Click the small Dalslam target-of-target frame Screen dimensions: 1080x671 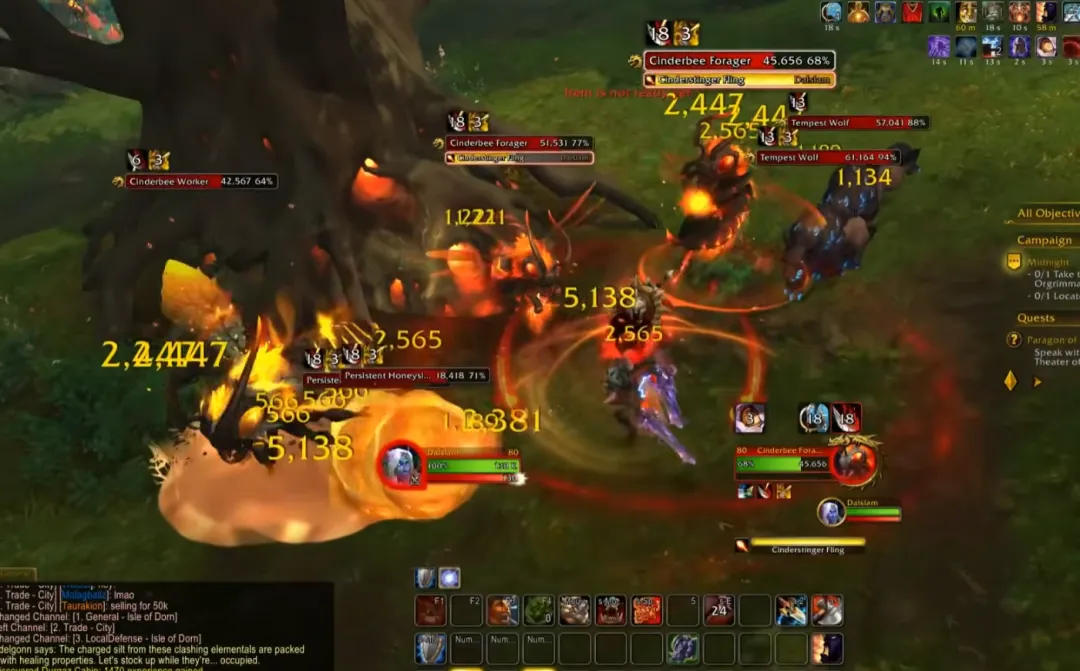point(860,512)
